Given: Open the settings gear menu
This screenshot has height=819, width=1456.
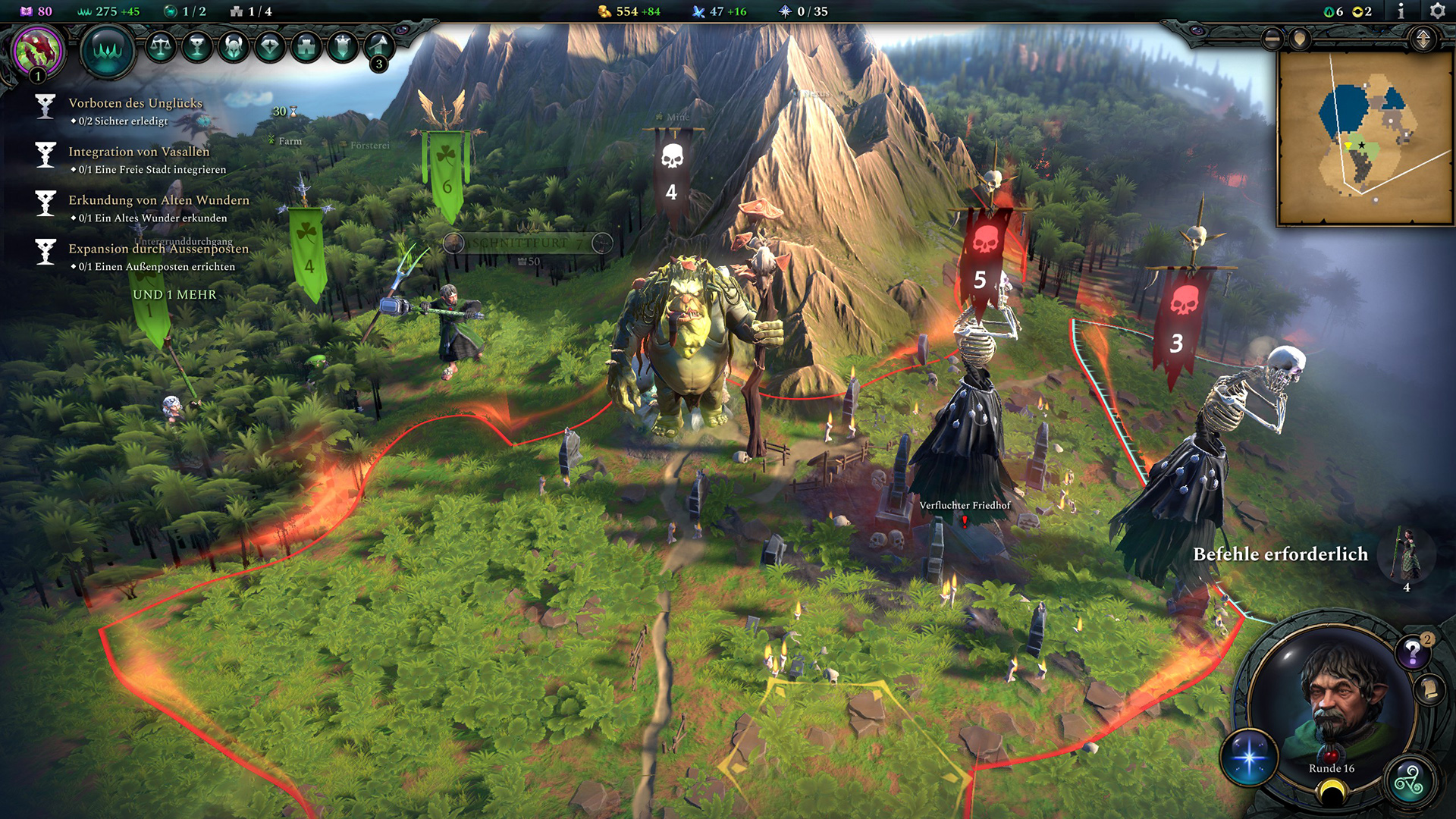Looking at the screenshot, I should 1438,11.
